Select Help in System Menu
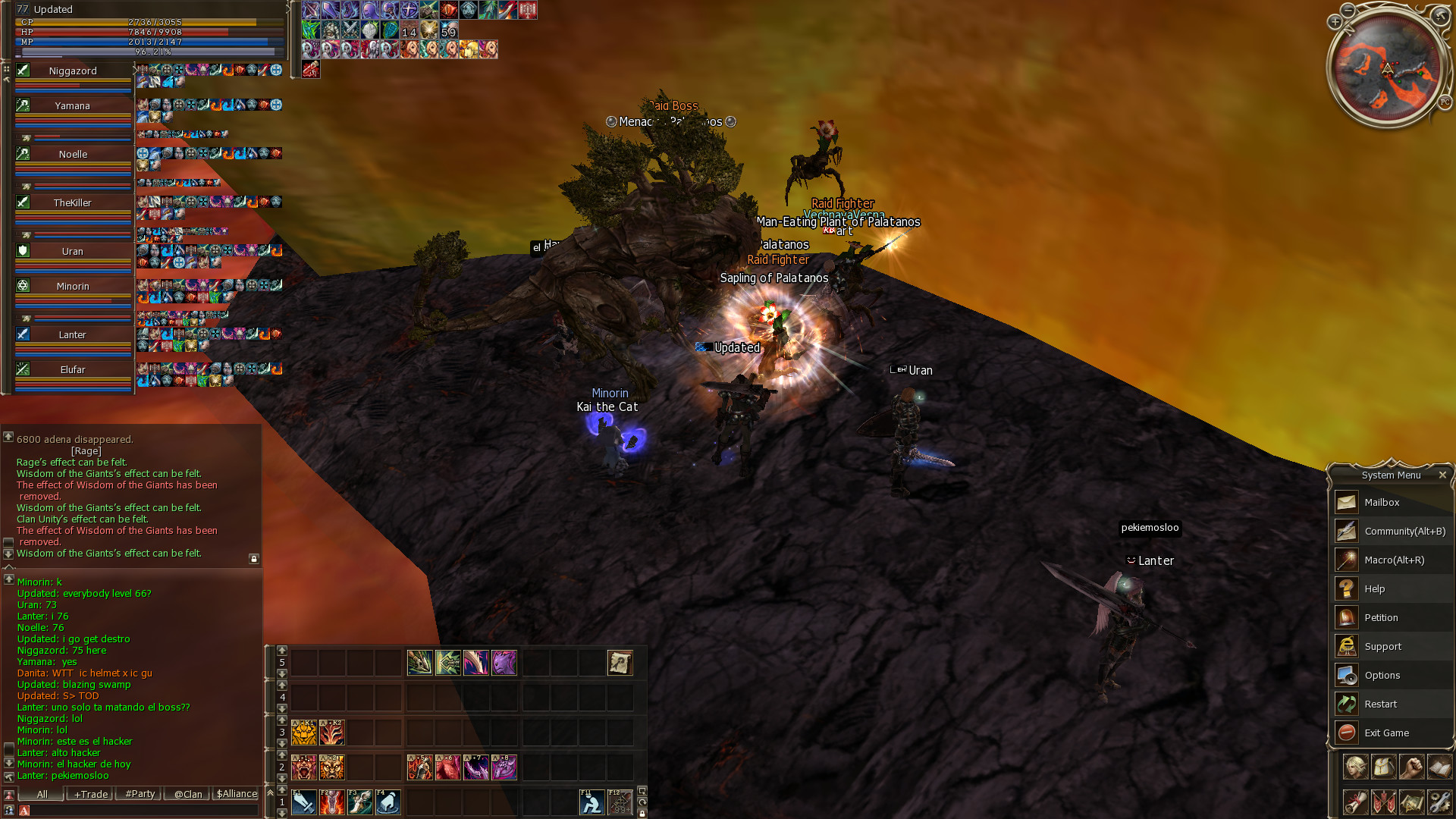The height and width of the screenshot is (819, 1456). (x=1374, y=588)
